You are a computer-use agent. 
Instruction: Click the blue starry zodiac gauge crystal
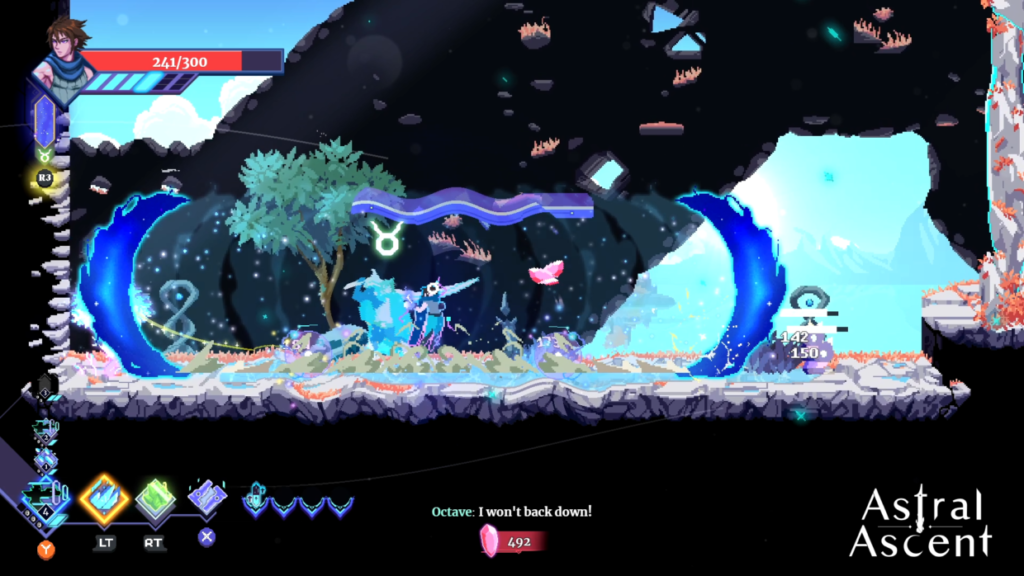coord(44,120)
